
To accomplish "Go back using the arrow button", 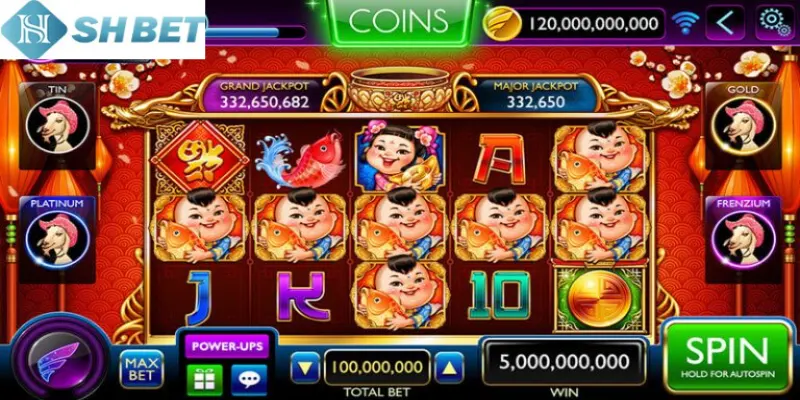I will 728,21.
